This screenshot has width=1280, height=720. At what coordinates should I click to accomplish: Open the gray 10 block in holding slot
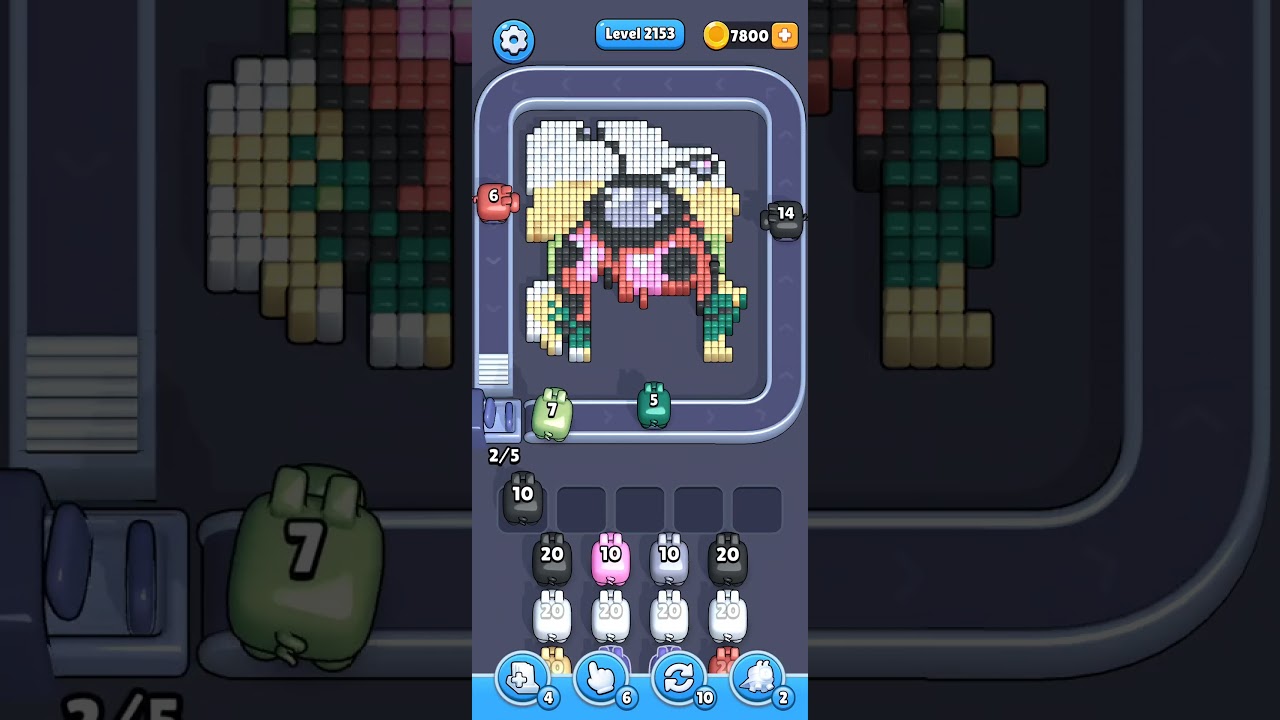(521, 498)
